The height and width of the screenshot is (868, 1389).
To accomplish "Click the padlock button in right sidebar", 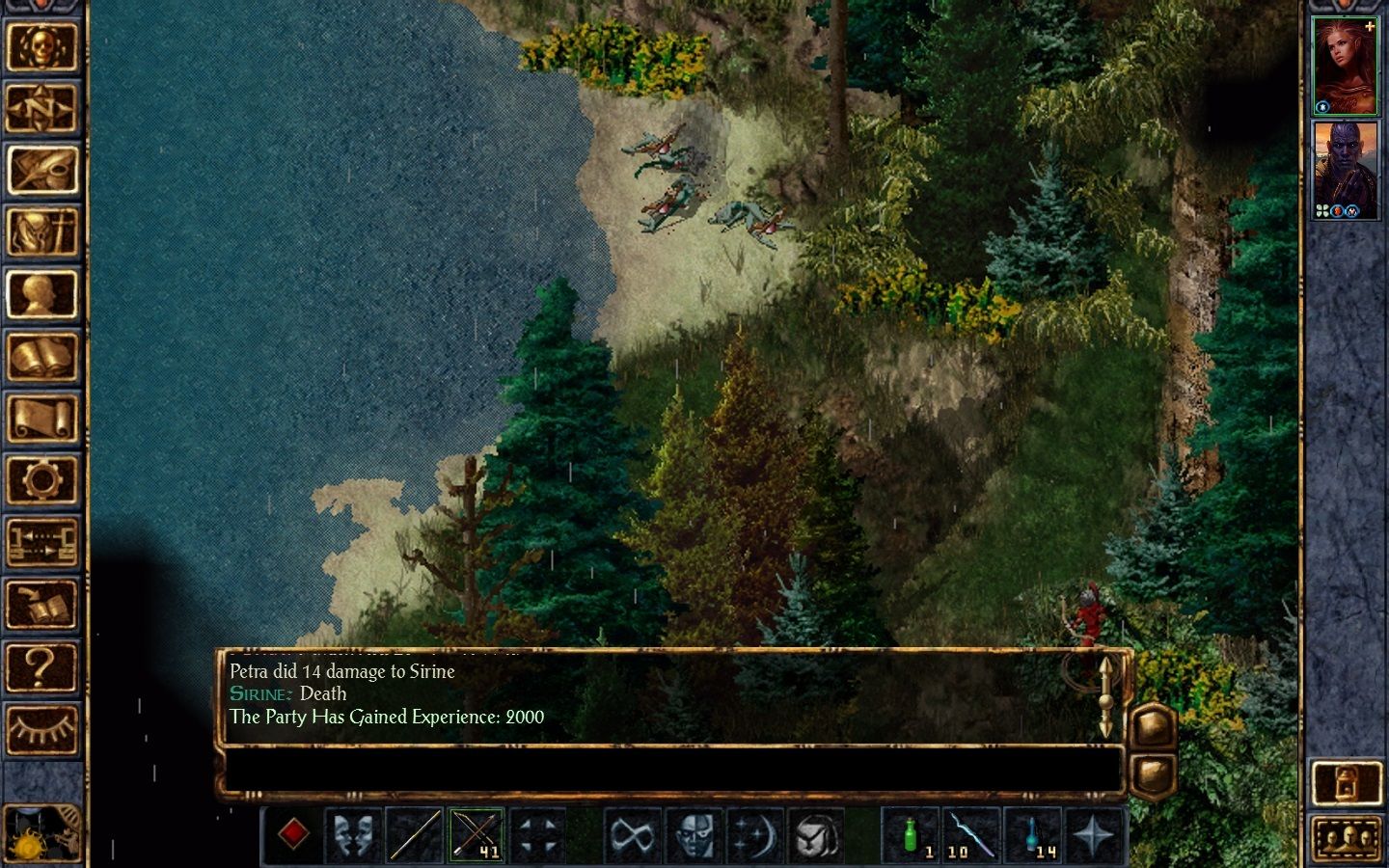I will click(1347, 782).
